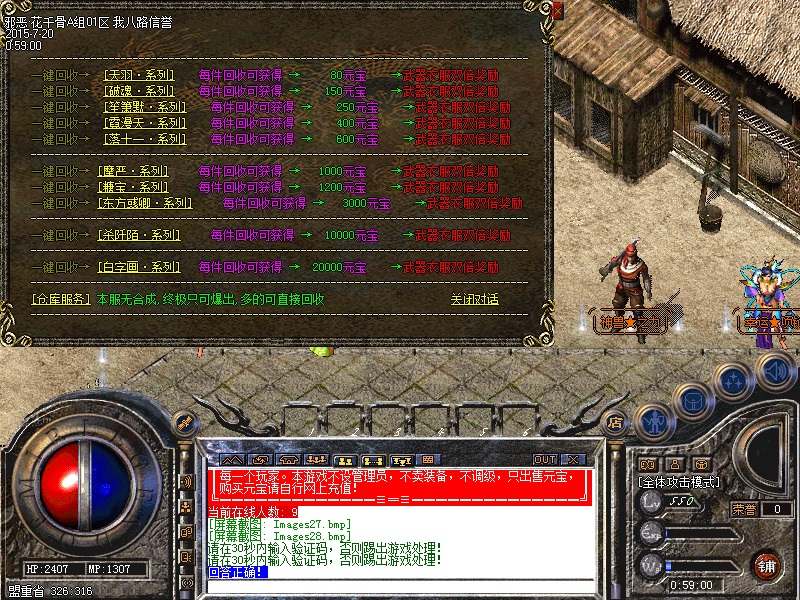Viewport: 800px width, 600px height.
Task: Open the round red 铺 stall button
Action: coord(767,565)
